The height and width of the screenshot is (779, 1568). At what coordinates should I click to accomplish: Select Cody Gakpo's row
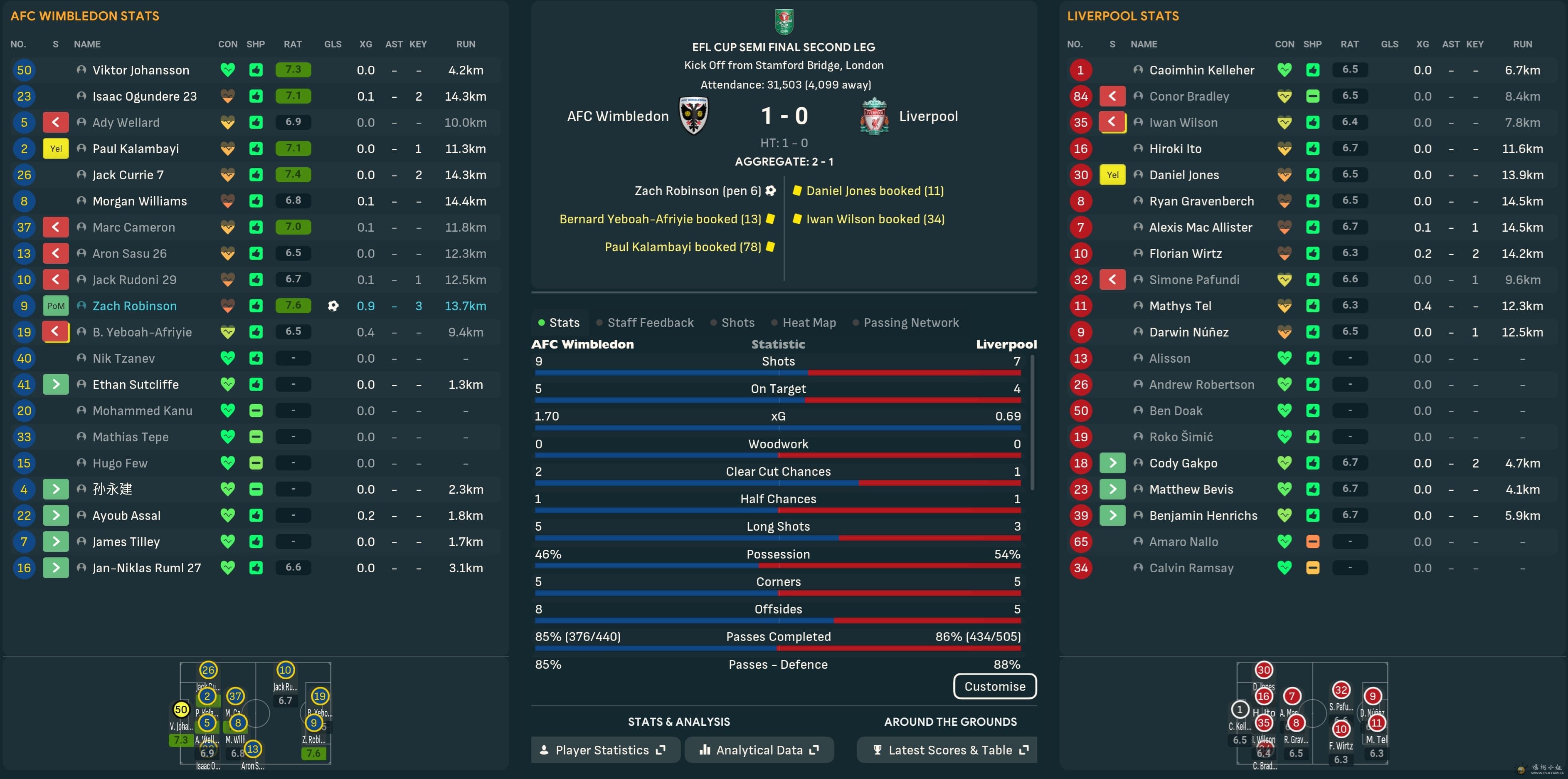click(x=1183, y=463)
